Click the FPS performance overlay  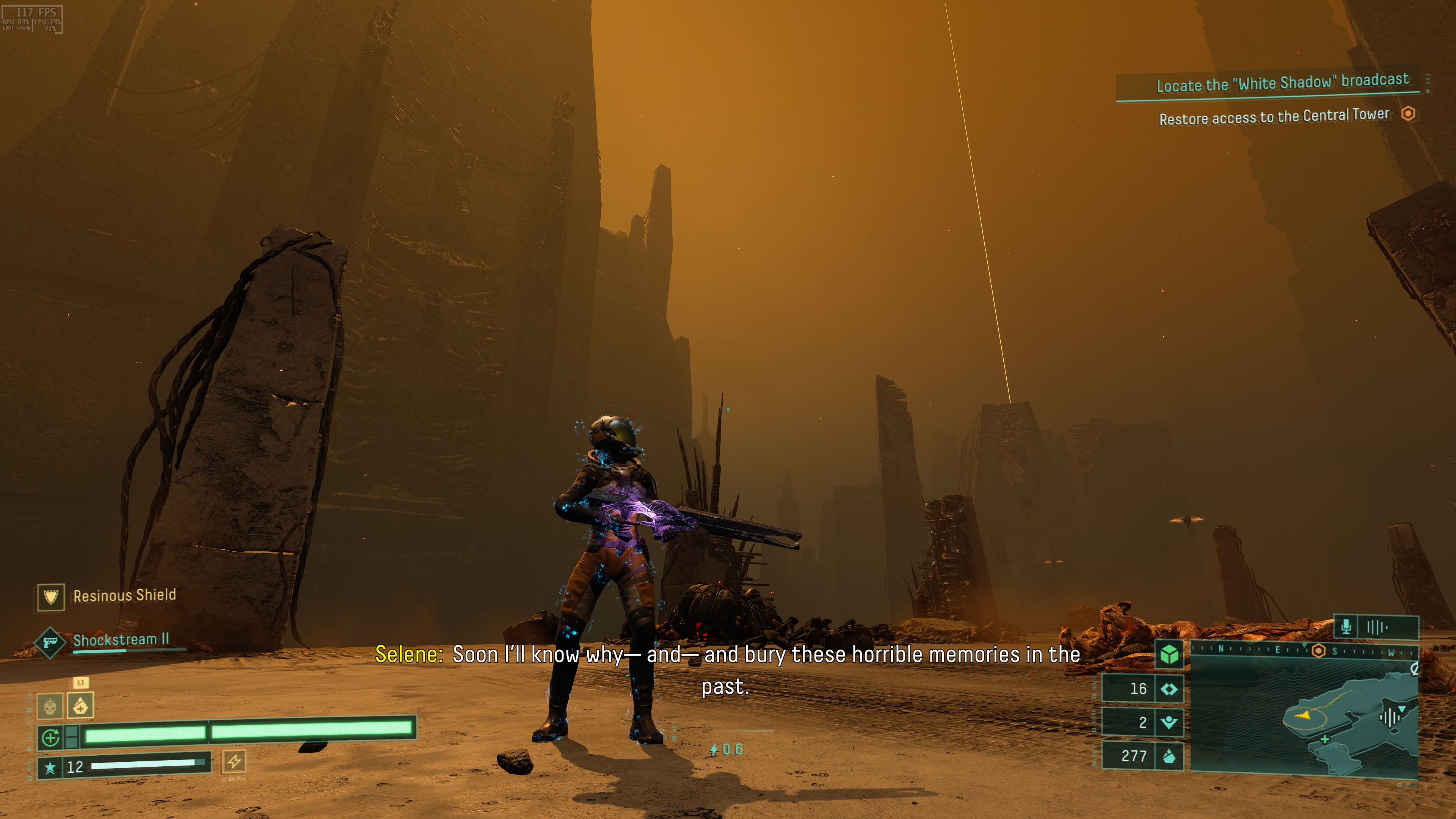click(32, 19)
